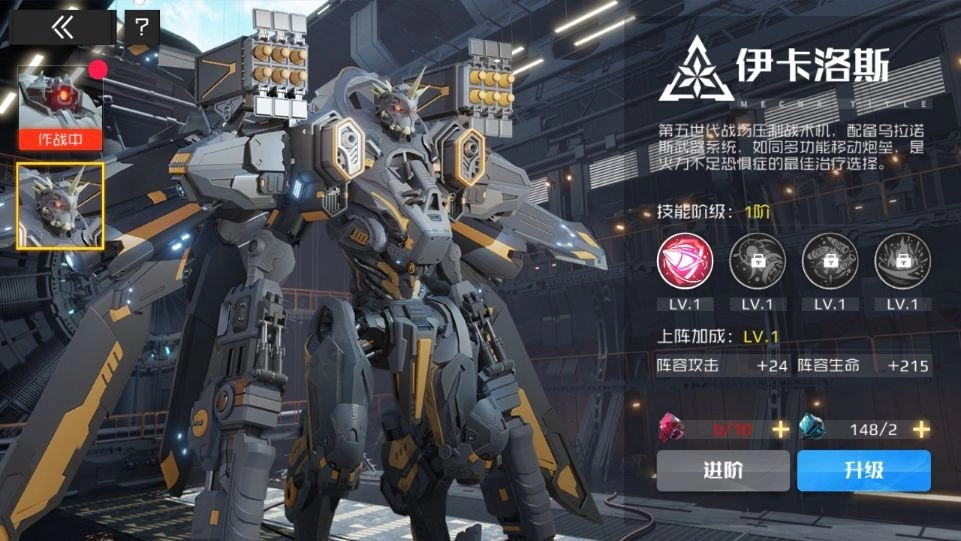Go back with the double-arrow button
The image size is (961, 541).
tap(62, 28)
